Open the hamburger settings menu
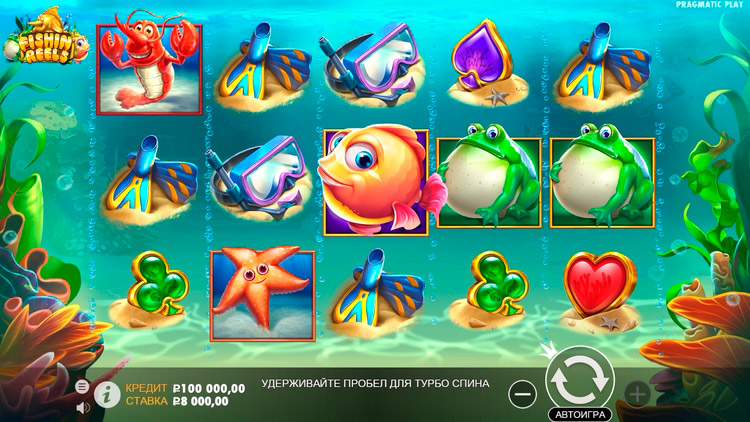The height and width of the screenshot is (422, 750). pyautogui.click(x=82, y=386)
